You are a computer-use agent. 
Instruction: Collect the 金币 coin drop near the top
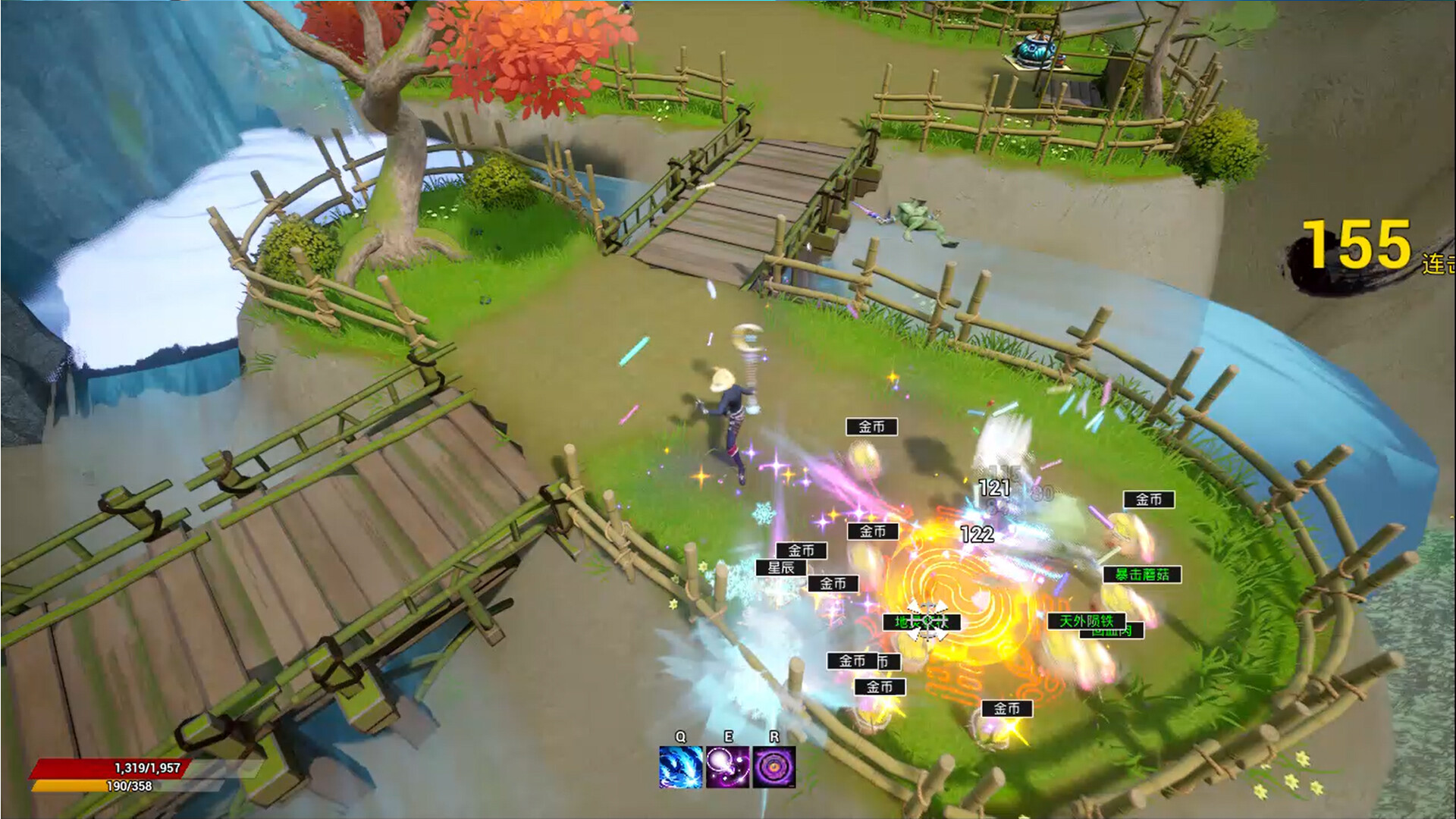pyautogui.click(x=871, y=427)
